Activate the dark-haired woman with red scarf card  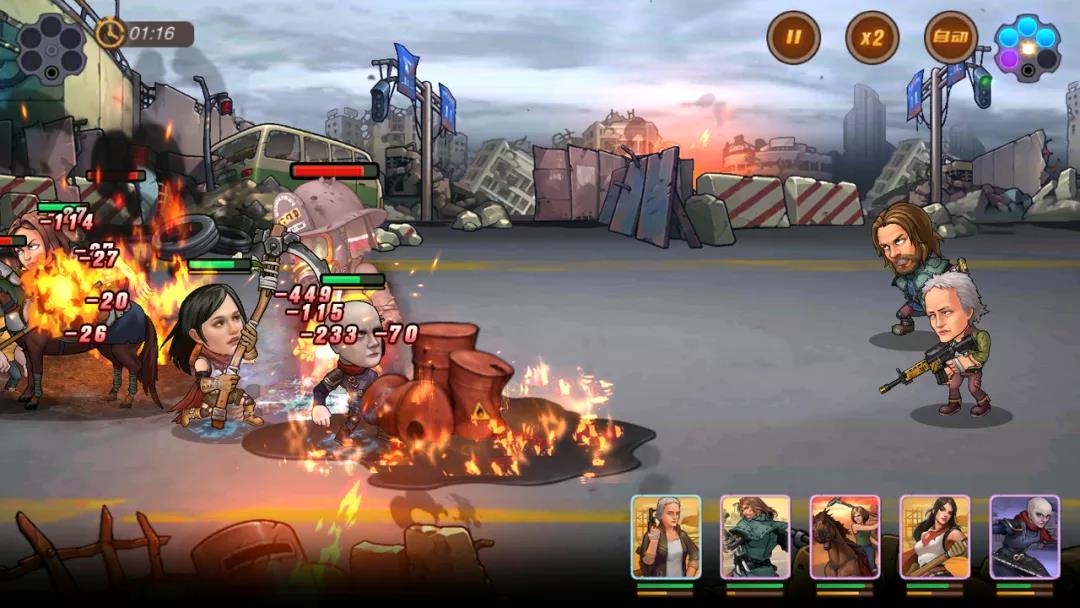(935, 537)
